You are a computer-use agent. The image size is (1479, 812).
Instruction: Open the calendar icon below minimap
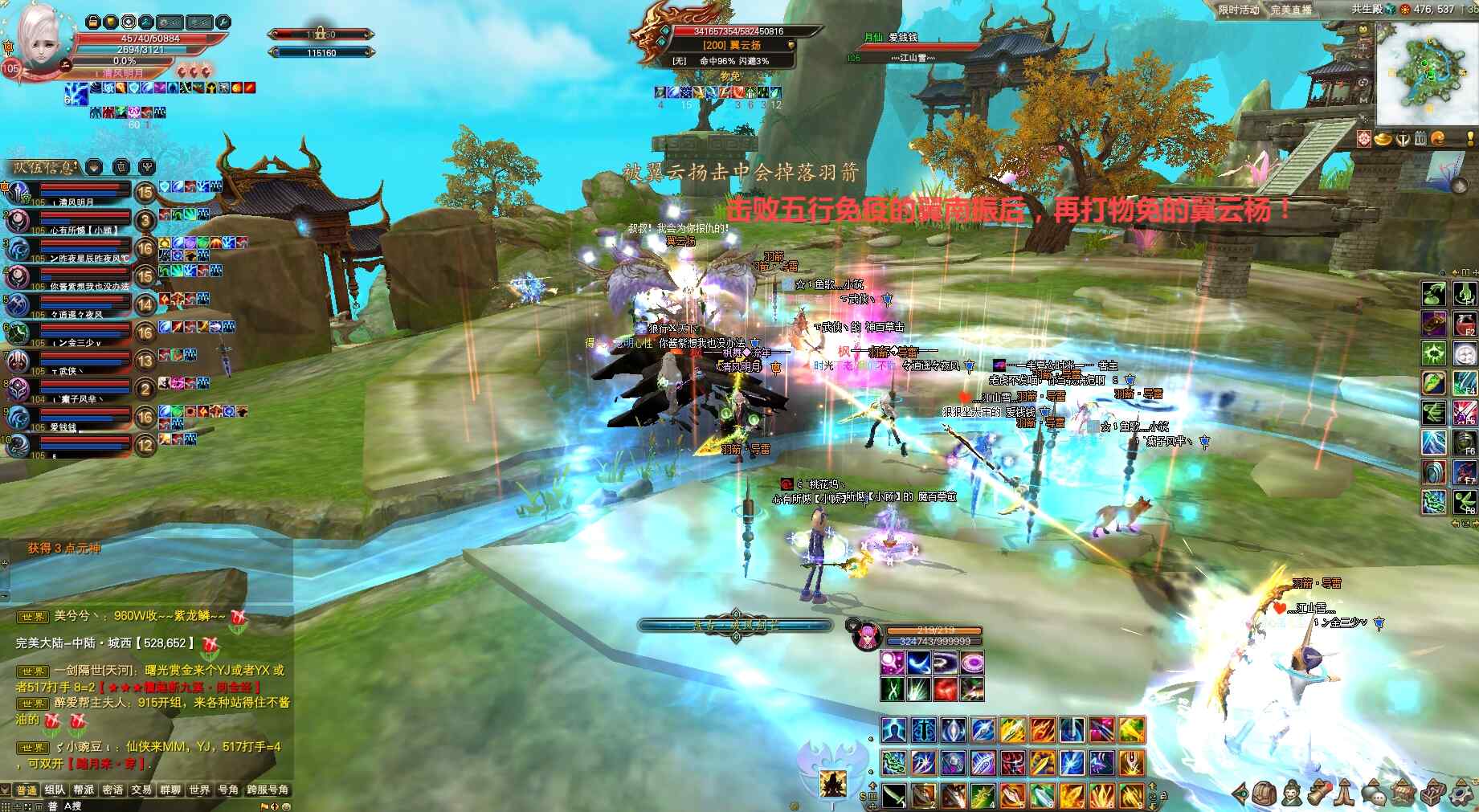click(x=1420, y=139)
